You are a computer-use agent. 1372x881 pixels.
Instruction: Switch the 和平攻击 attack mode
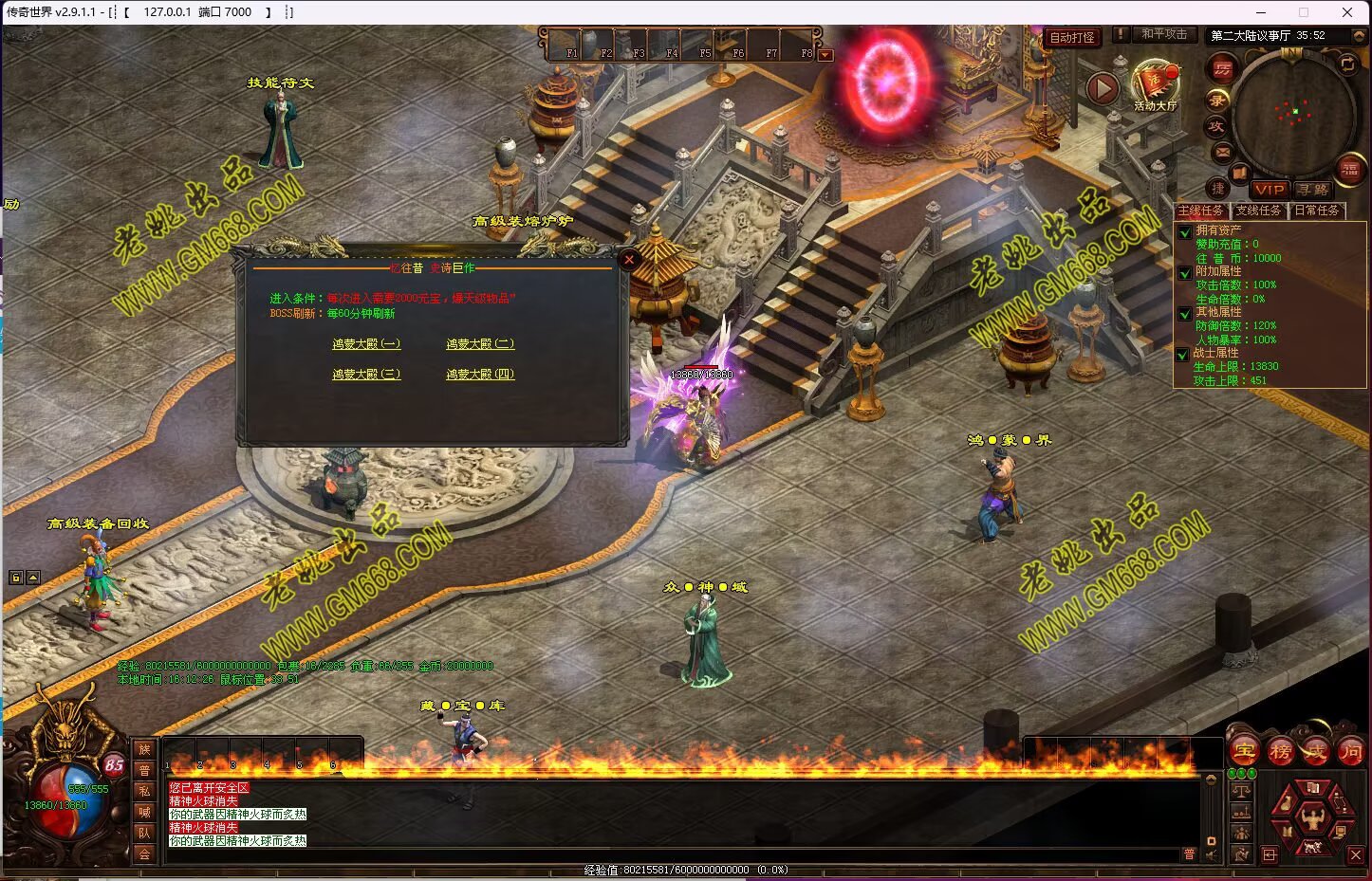tap(1164, 34)
